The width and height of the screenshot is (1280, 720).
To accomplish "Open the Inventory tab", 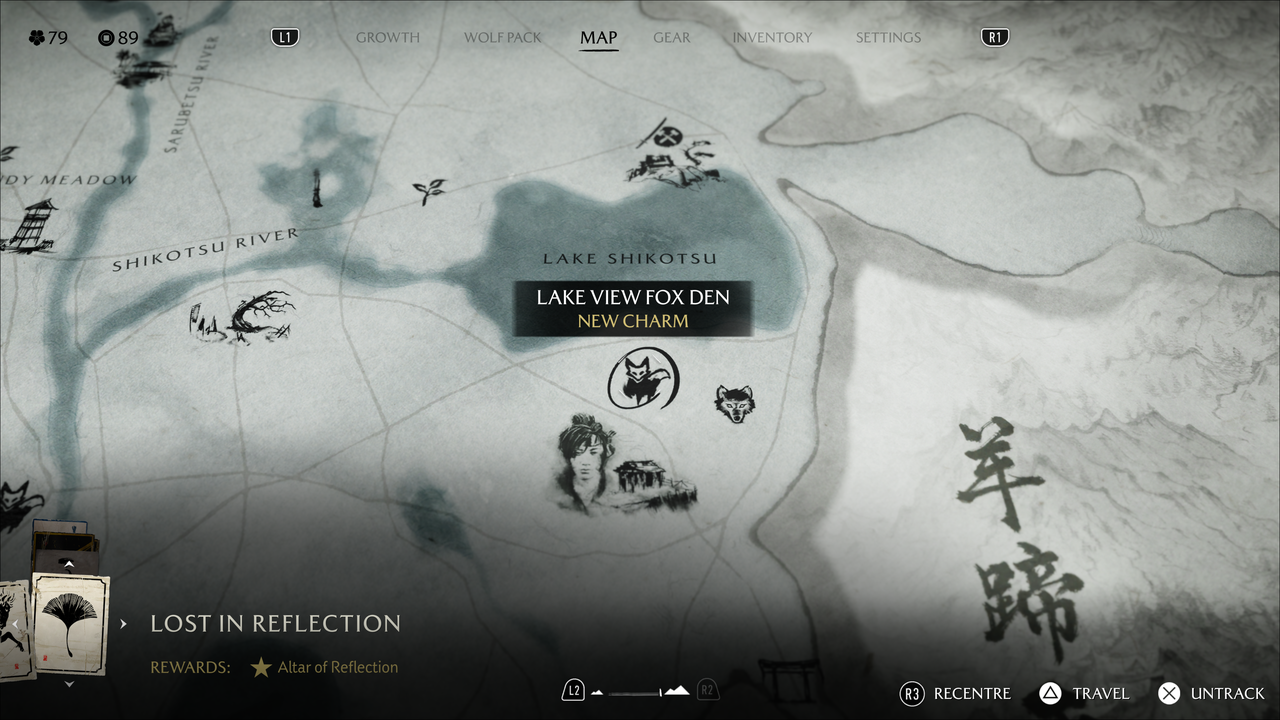I will (772, 38).
